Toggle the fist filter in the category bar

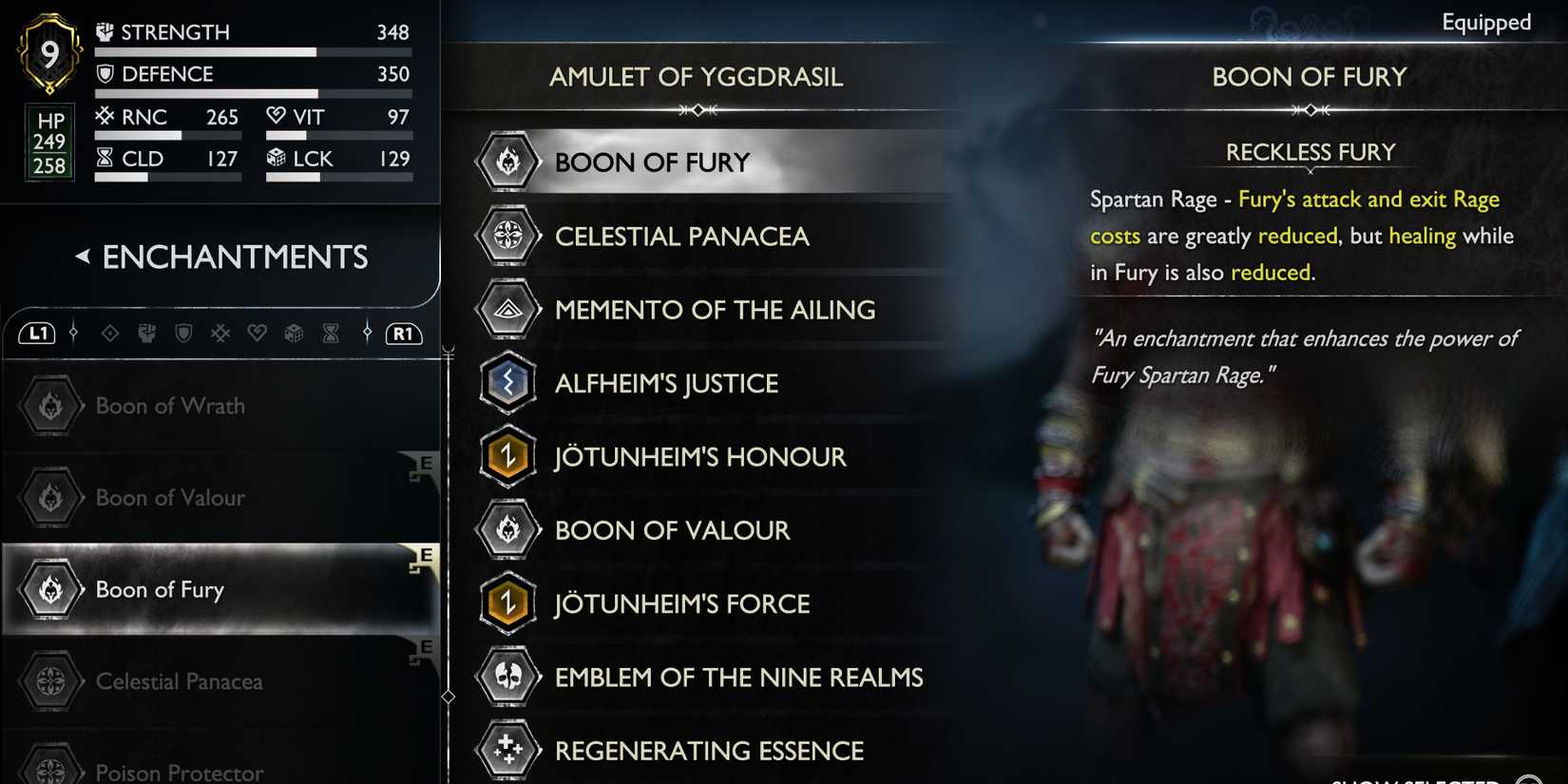coord(146,334)
